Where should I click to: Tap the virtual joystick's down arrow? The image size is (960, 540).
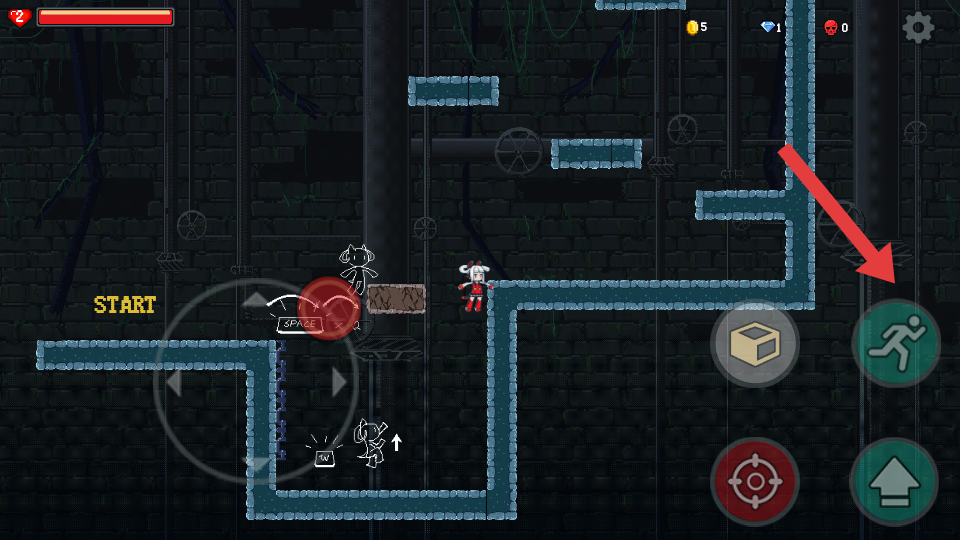(x=256, y=465)
